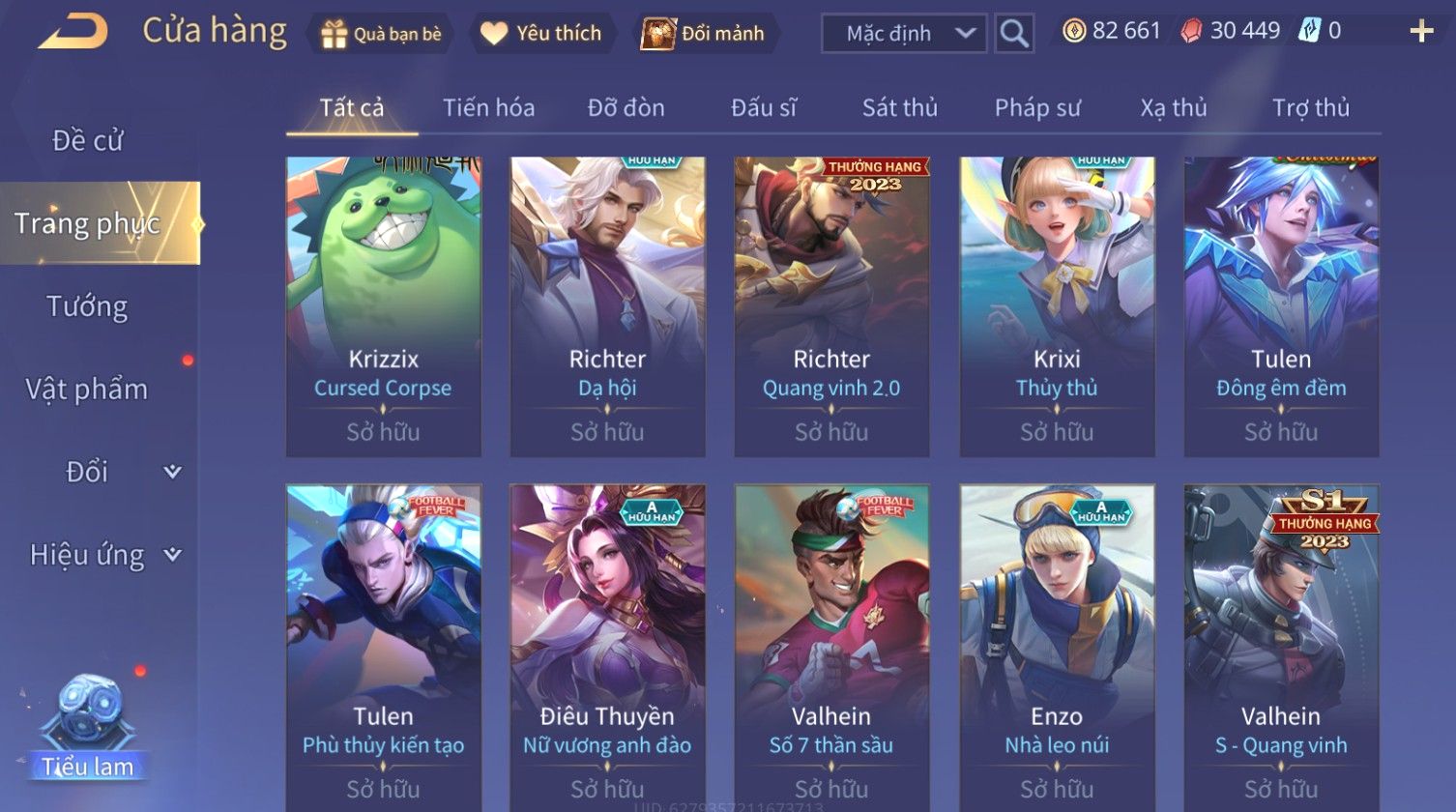The image size is (1456, 812).
Task: Switch to the Đỡ đòn tab
Action: click(x=626, y=108)
